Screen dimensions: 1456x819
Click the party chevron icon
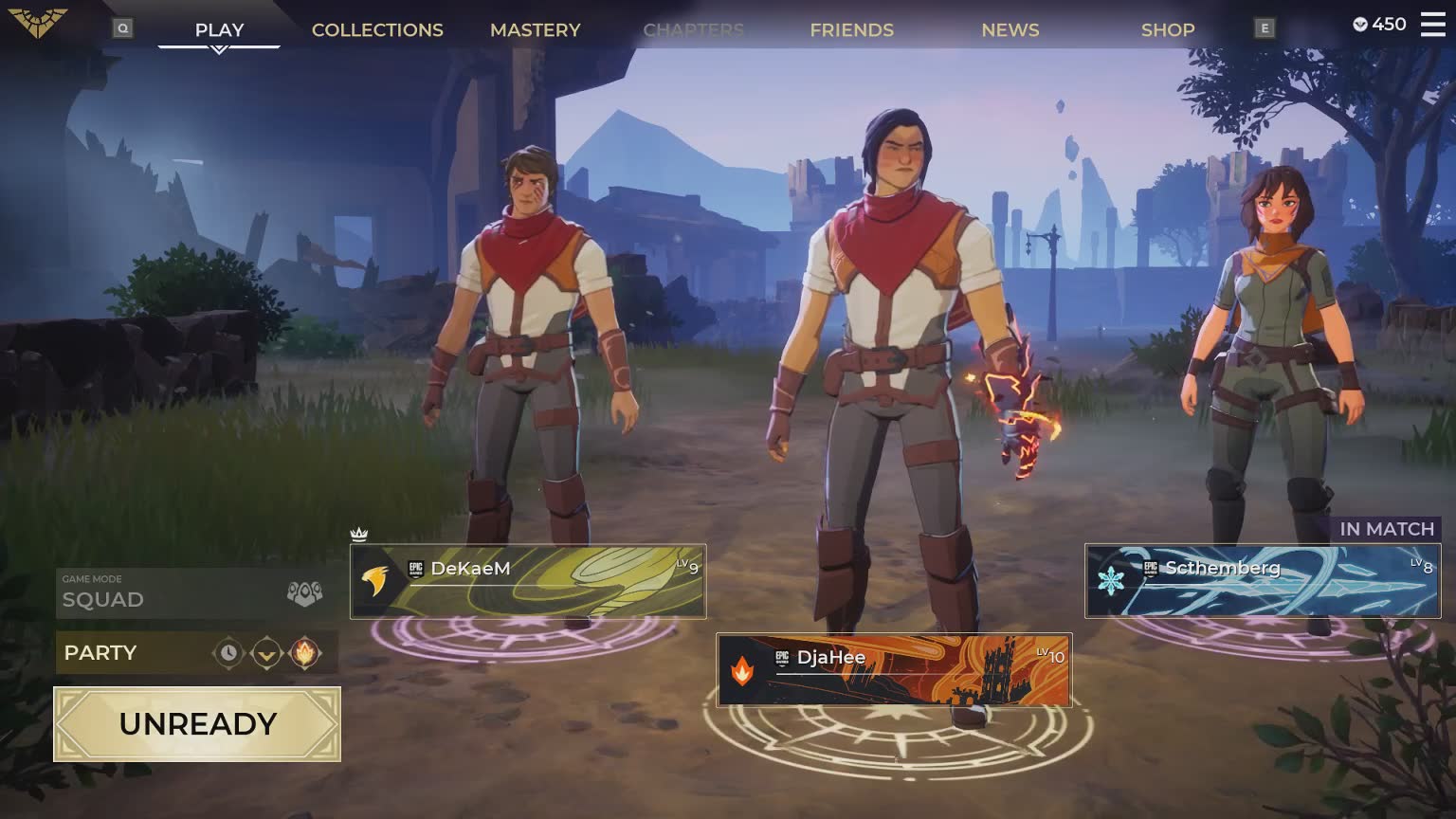point(266,653)
